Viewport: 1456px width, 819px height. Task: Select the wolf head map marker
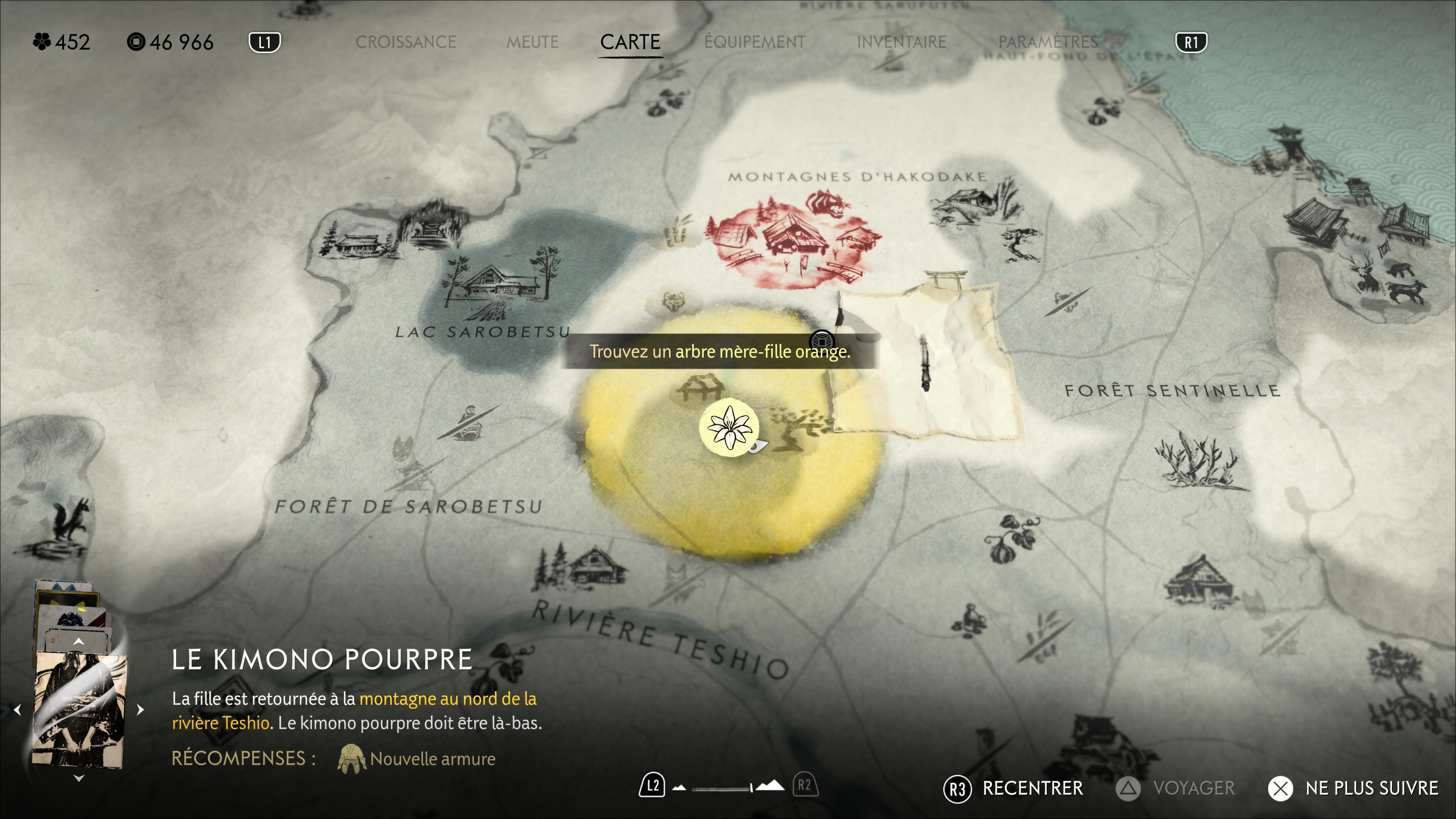673,302
